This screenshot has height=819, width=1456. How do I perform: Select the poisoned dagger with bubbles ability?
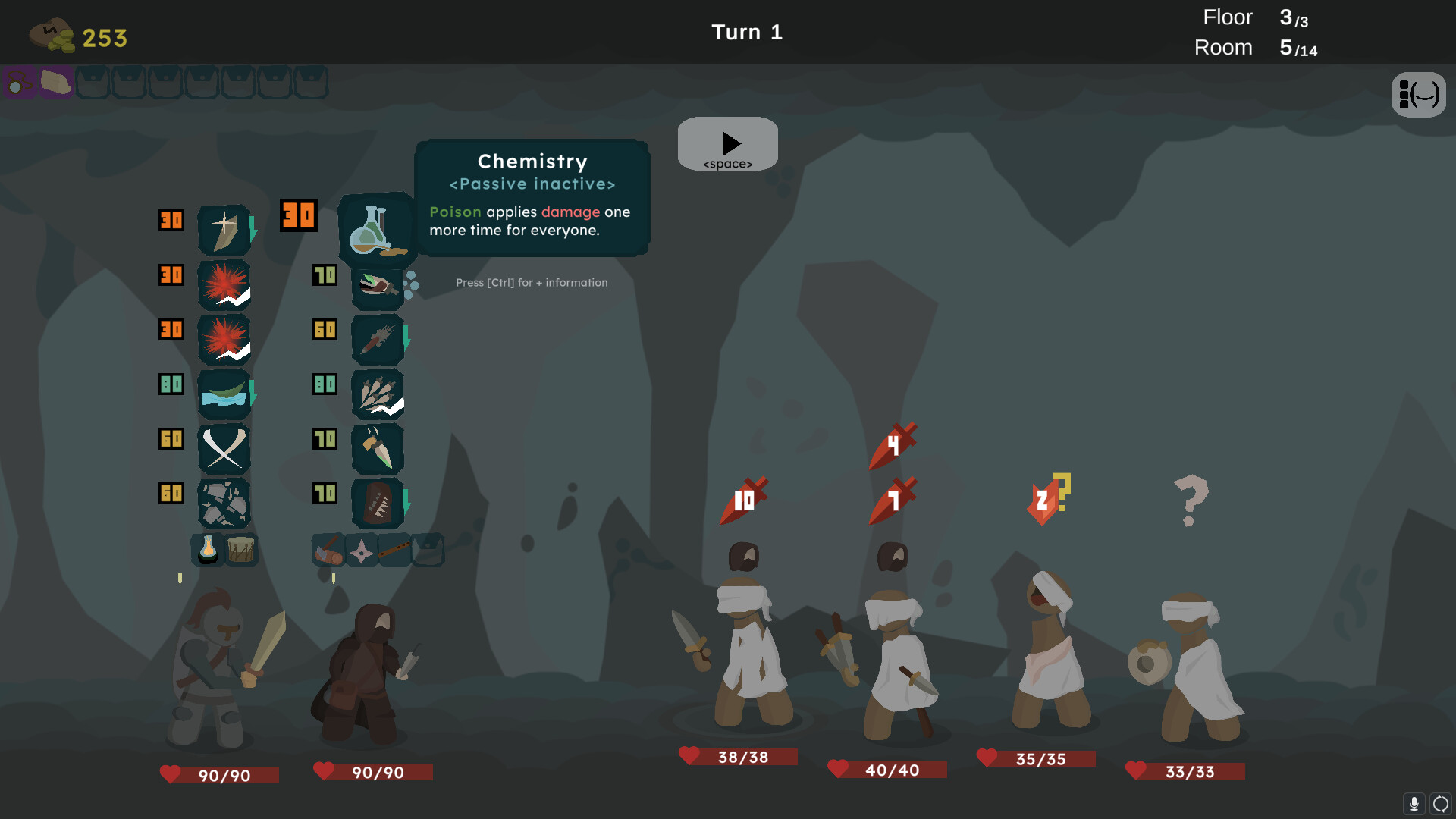click(378, 285)
